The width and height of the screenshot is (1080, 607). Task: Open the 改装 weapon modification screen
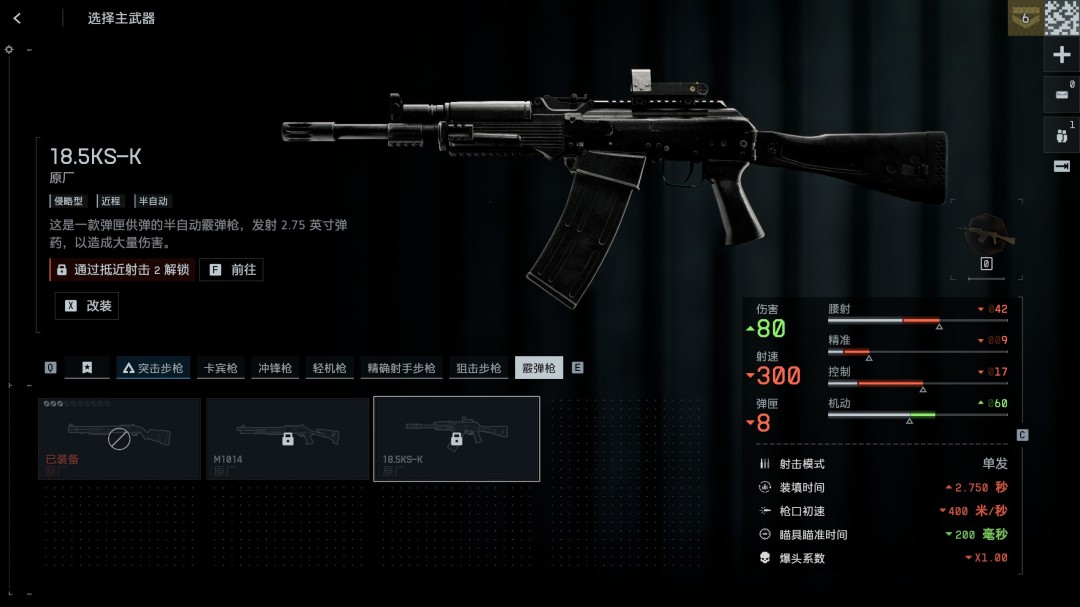pos(87,306)
